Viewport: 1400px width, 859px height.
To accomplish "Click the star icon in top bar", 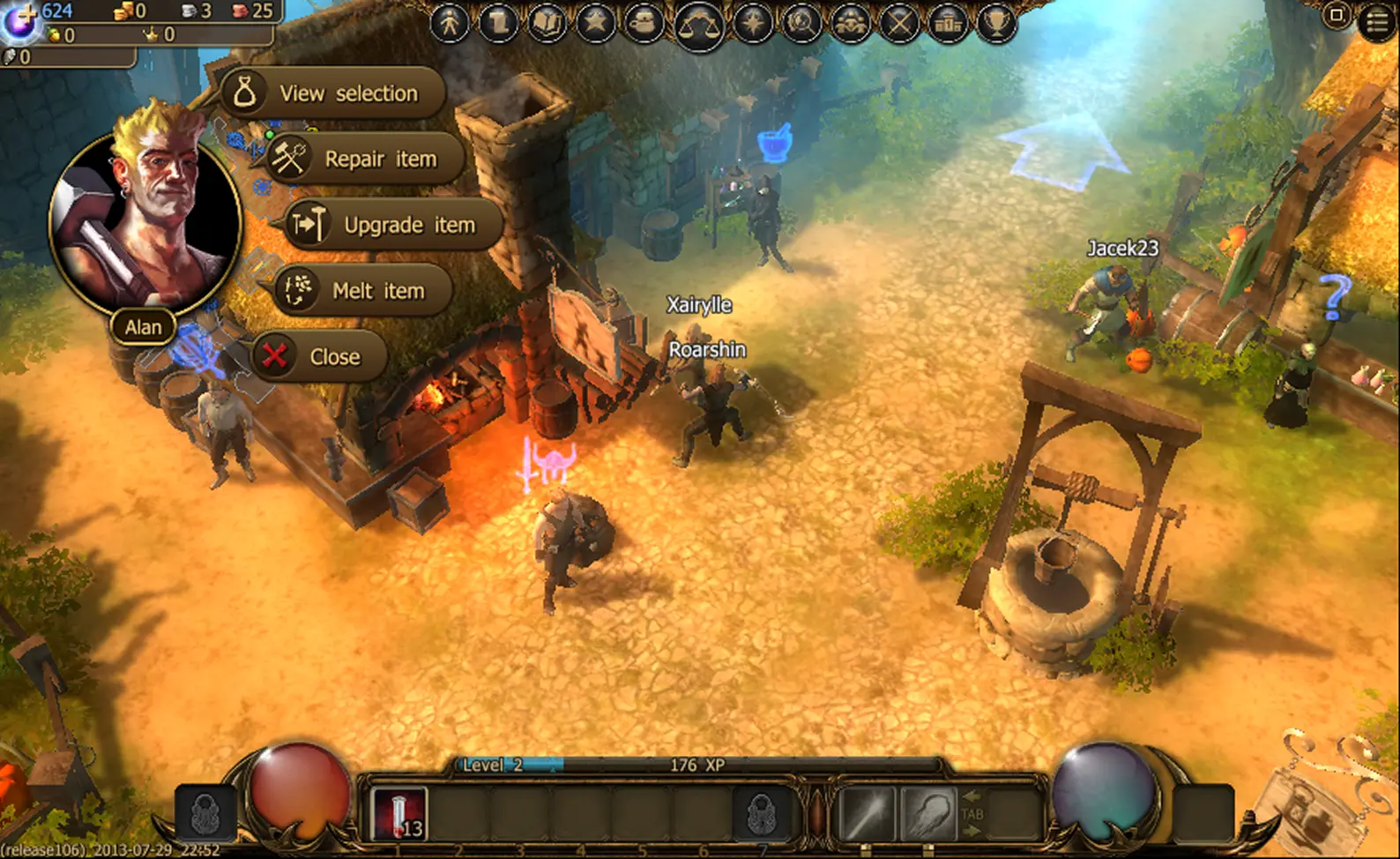I will 595,23.
